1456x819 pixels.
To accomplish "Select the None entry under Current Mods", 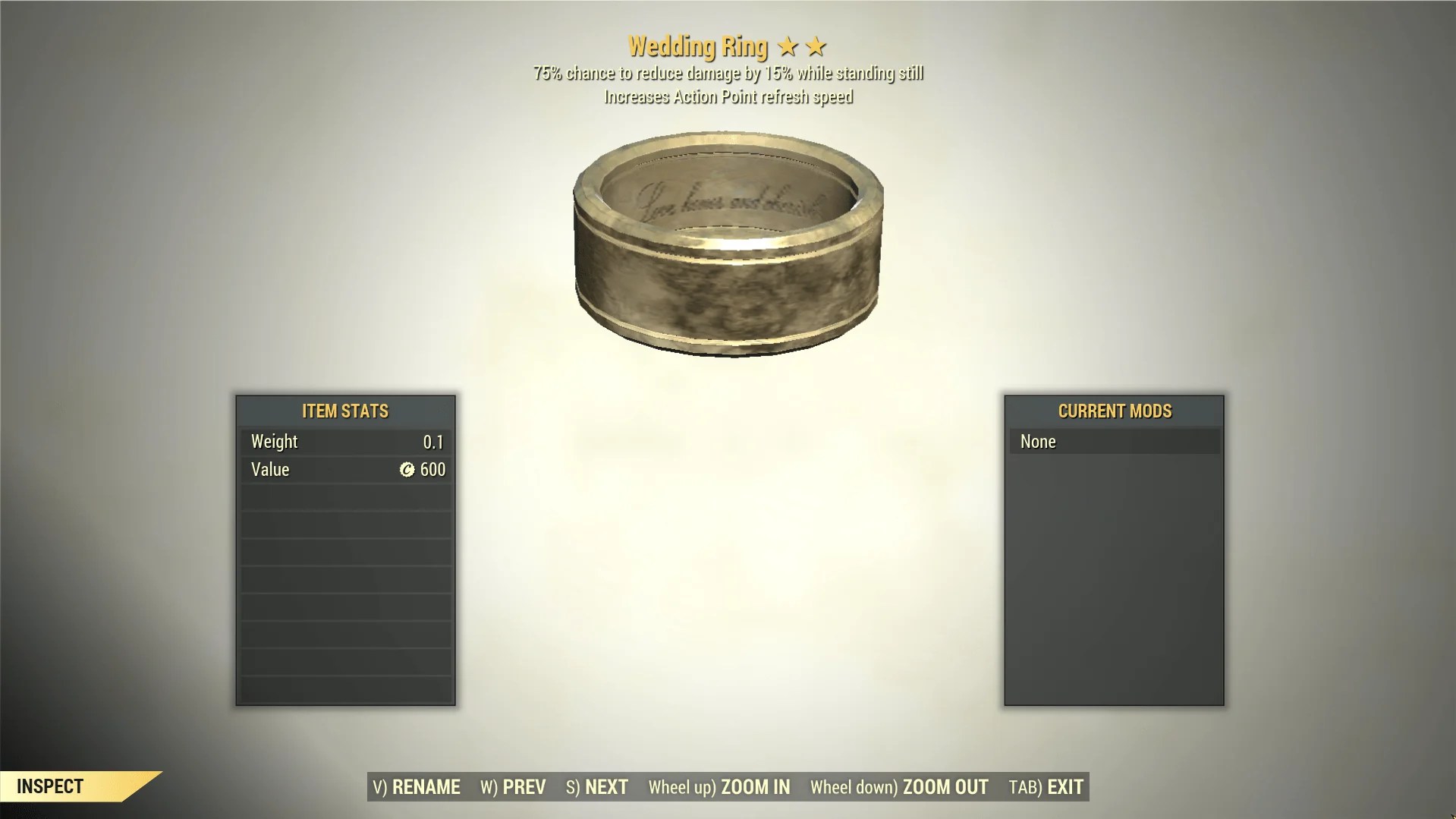I will 1113,441.
